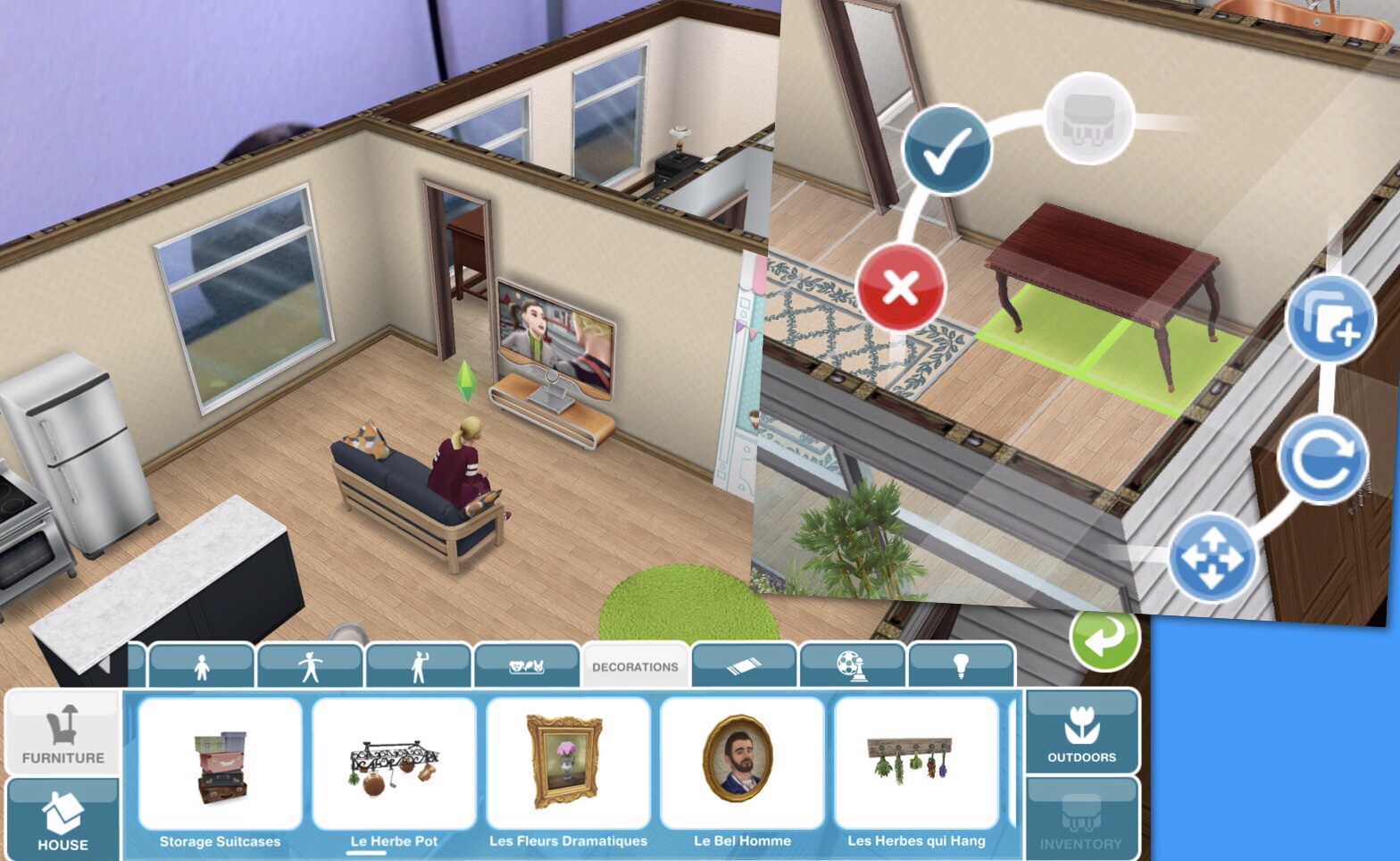Rotate the dining table
The height and width of the screenshot is (861, 1400).
[1324, 459]
